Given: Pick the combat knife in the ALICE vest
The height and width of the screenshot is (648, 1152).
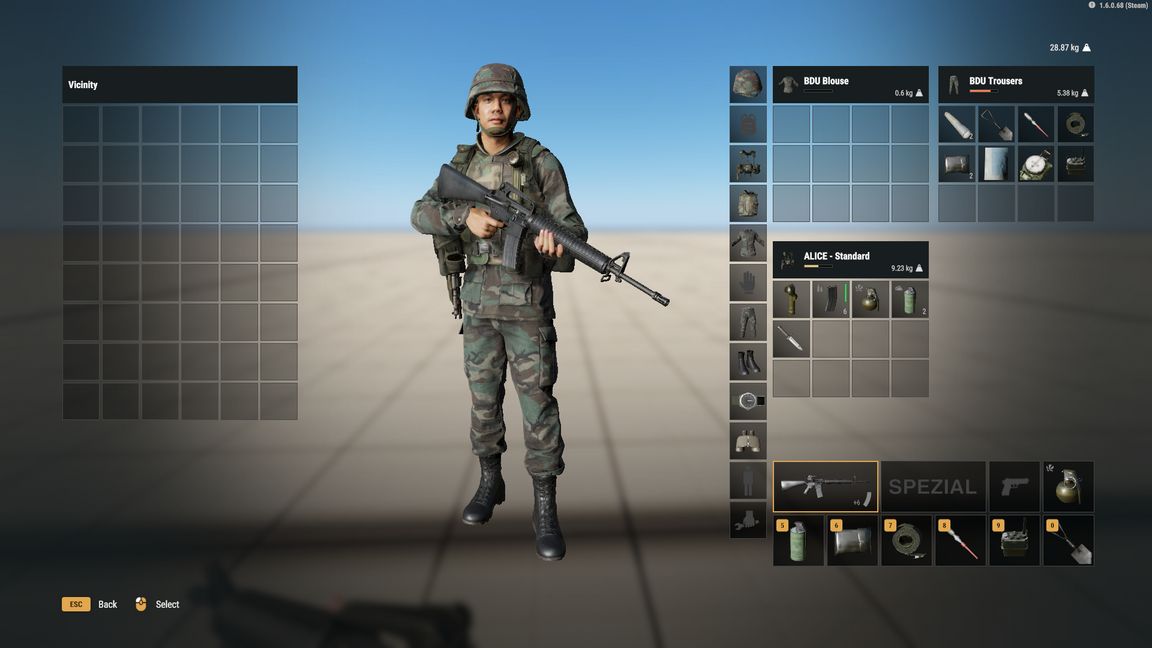Looking at the screenshot, I should click(791, 339).
